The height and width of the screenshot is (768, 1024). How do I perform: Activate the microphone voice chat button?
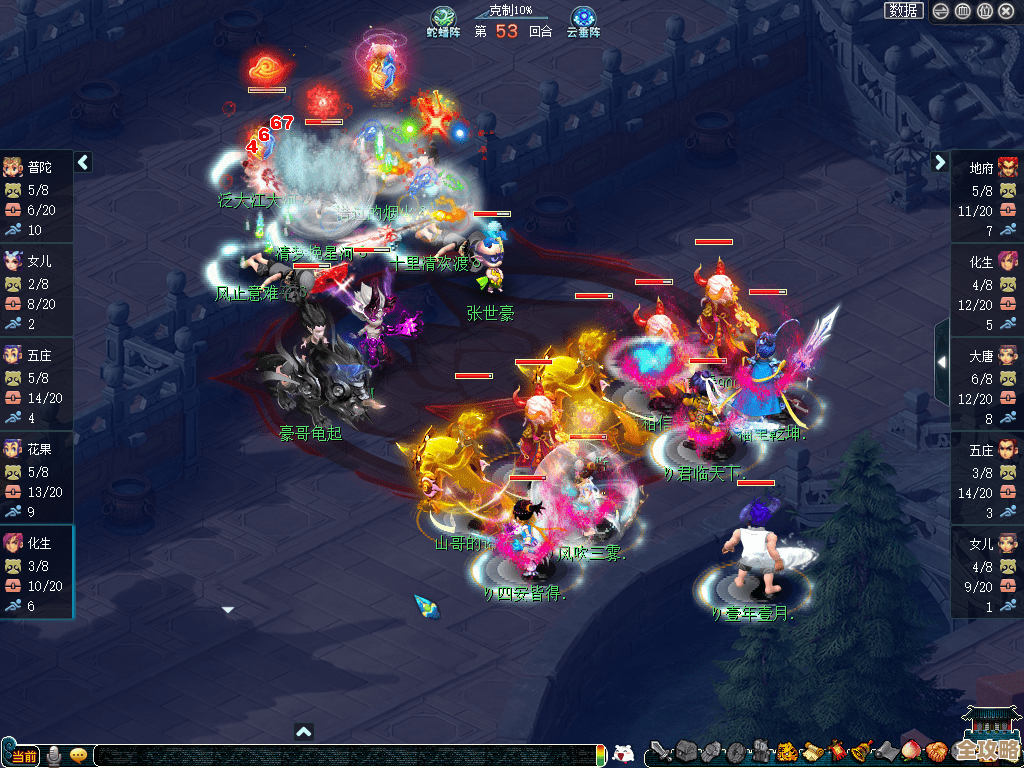tap(54, 755)
